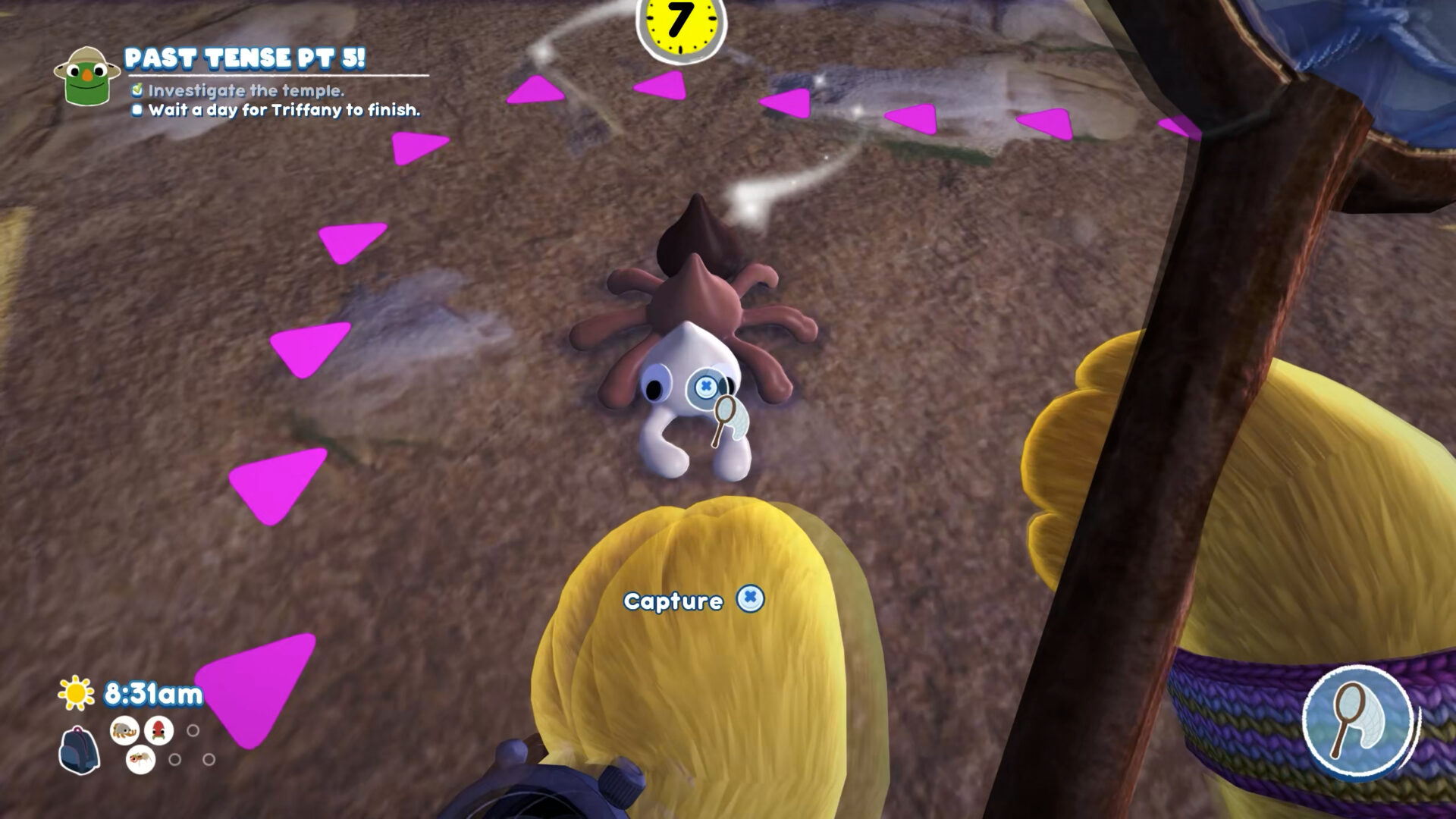Select the red strawberry bugsnak slot
This screenshot has height=819, width=1456.
[x=158, y=730]
